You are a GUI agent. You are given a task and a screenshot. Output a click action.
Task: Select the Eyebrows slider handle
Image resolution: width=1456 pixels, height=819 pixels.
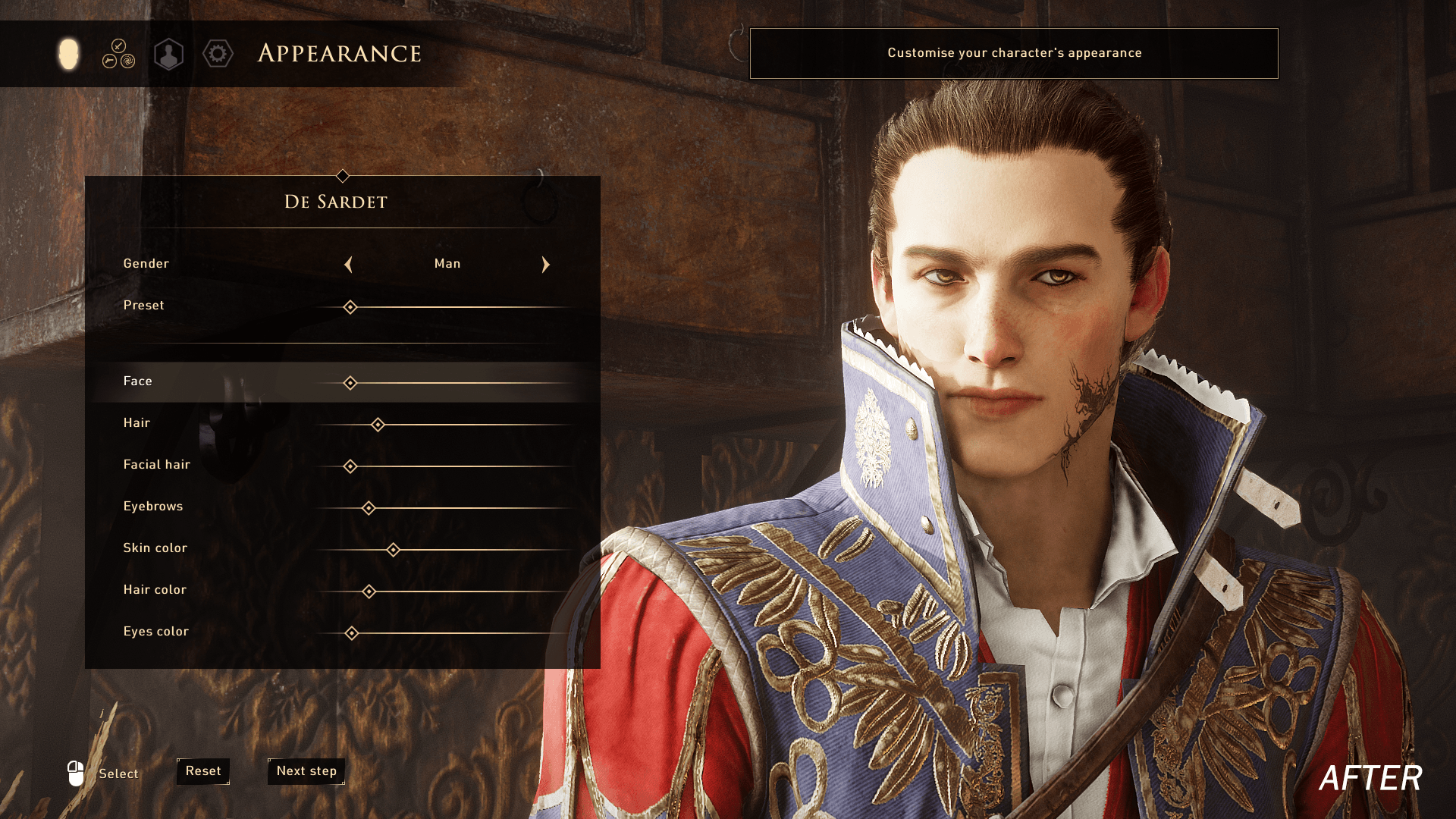369,508
